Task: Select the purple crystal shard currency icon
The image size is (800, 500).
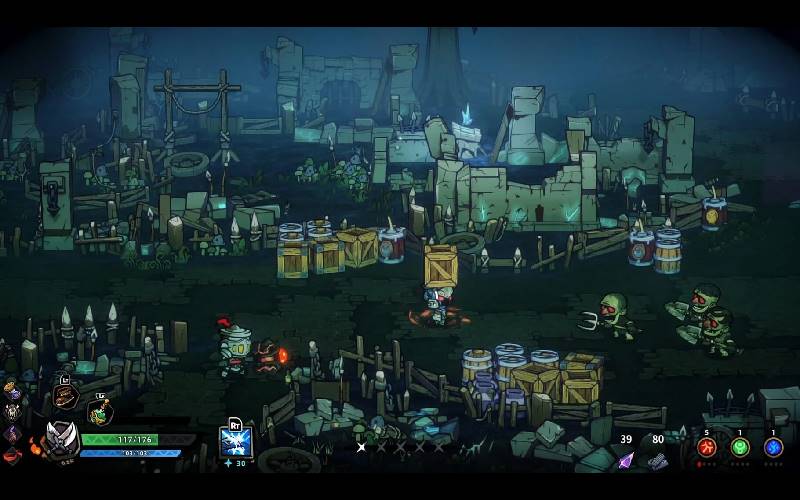Action: tap(626, 460)
